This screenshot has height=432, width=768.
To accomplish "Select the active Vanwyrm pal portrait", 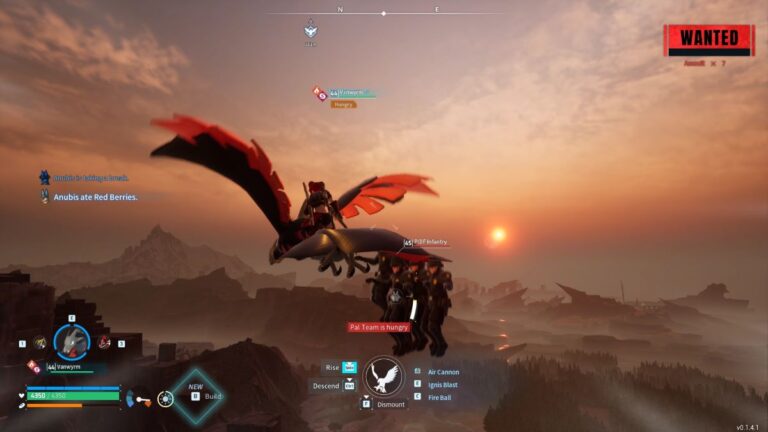I will click(x=71, y=342).
